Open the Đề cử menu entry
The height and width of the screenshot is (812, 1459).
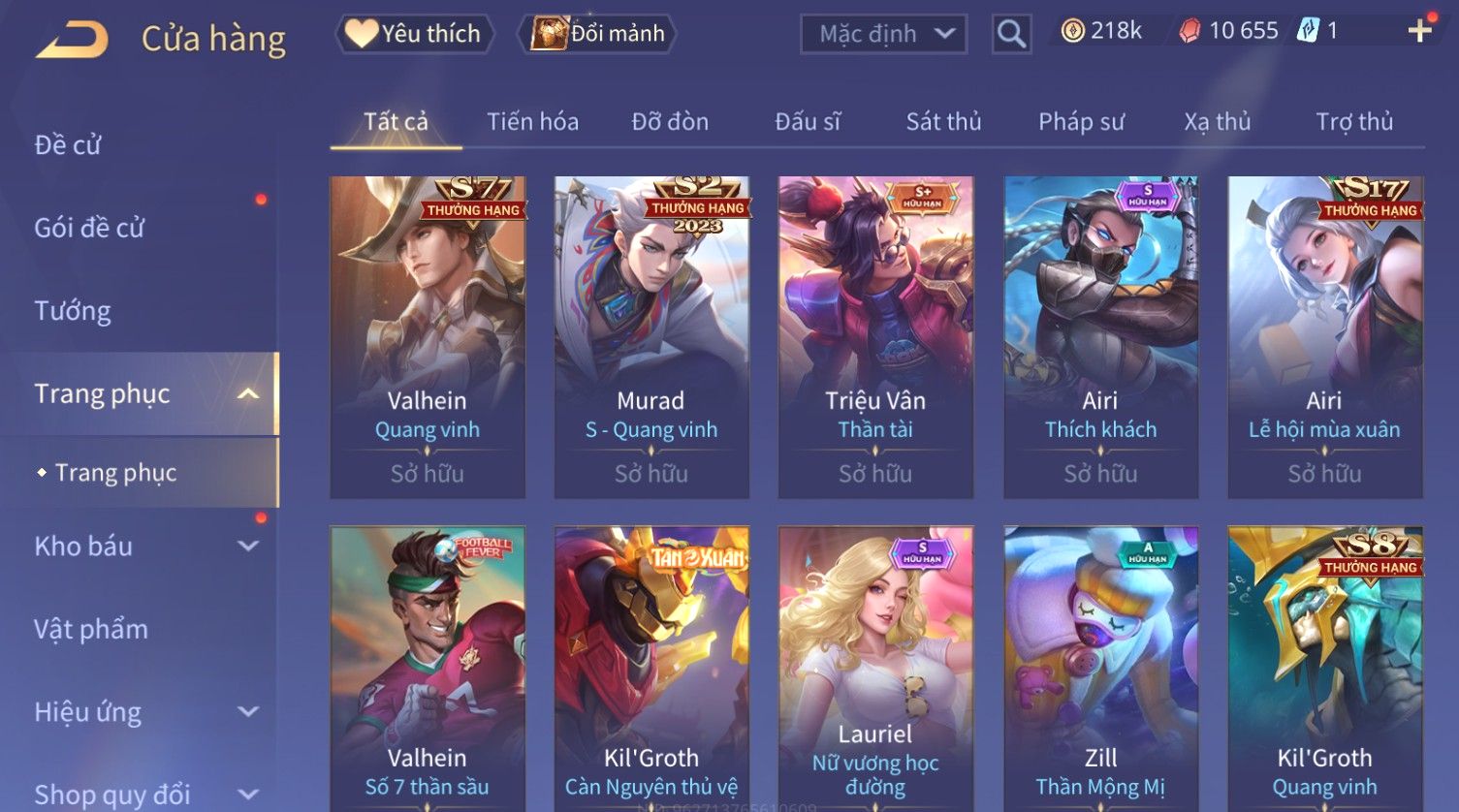[68, 145]
